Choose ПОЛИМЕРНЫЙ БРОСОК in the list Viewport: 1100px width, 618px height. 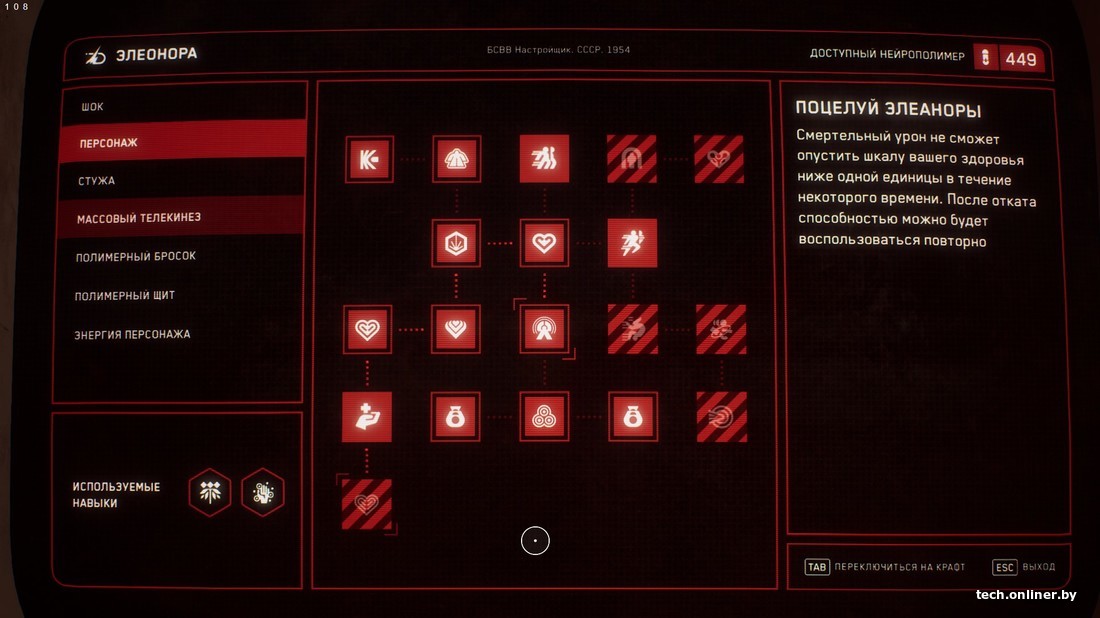click(x=136, y=257)
